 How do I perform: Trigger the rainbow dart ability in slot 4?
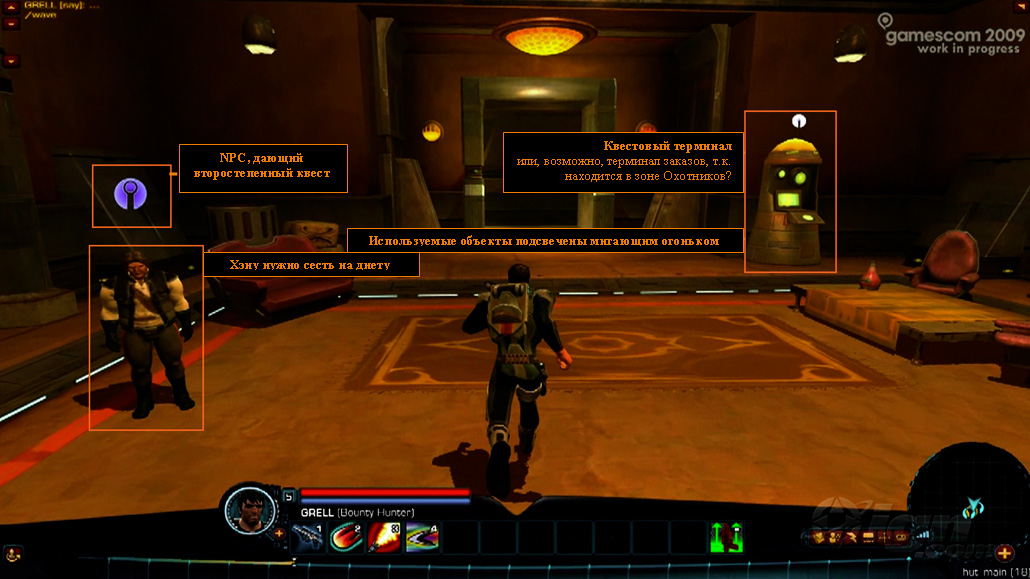coord(421,537)
